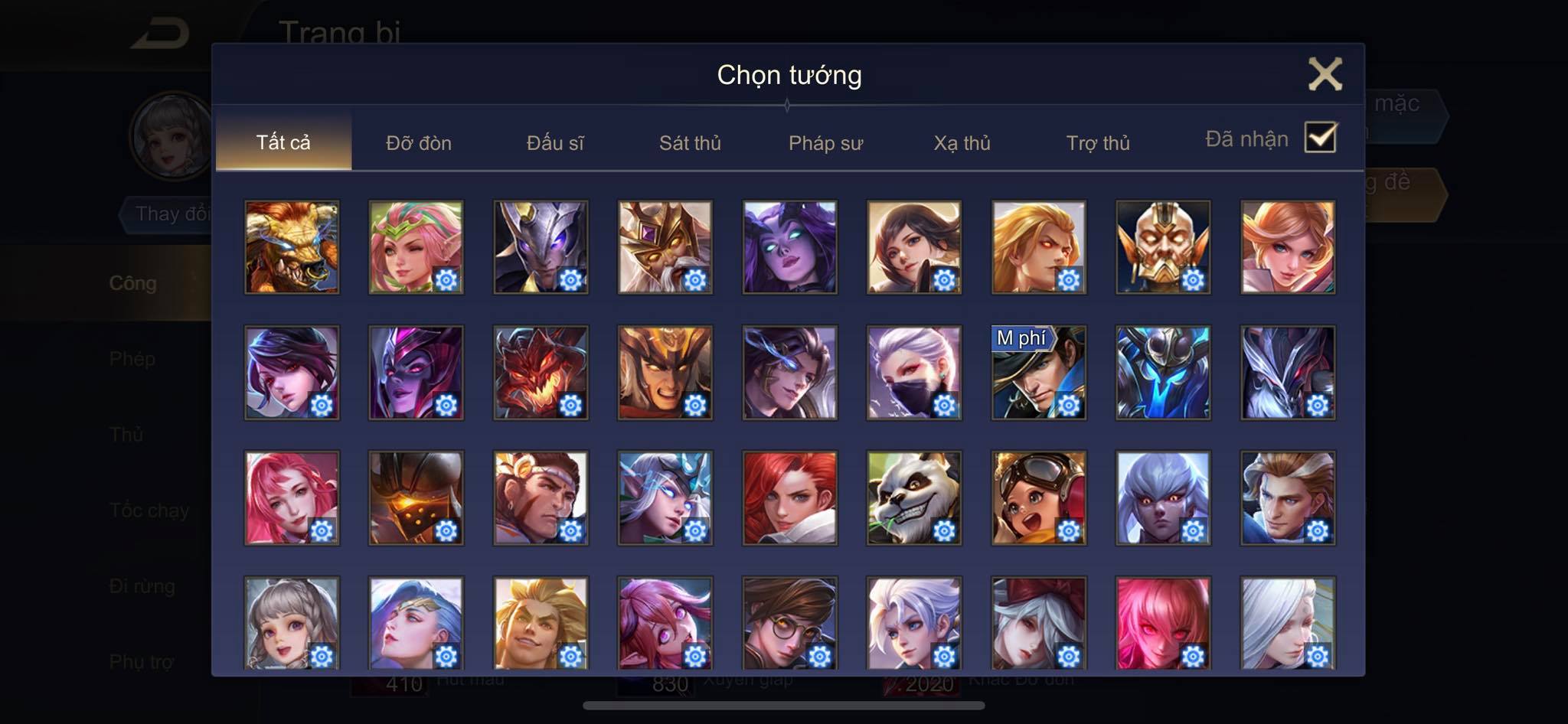Viewport: 1568px width, 724px height.
Task: Pick the golden-maned beast hero
Action: [x=292, y=247]
